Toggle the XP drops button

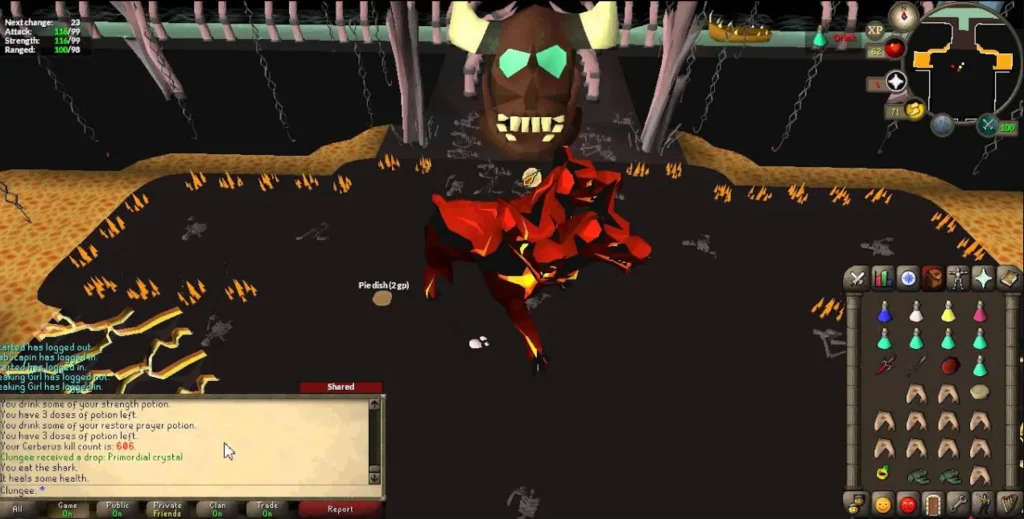[876, 30]
